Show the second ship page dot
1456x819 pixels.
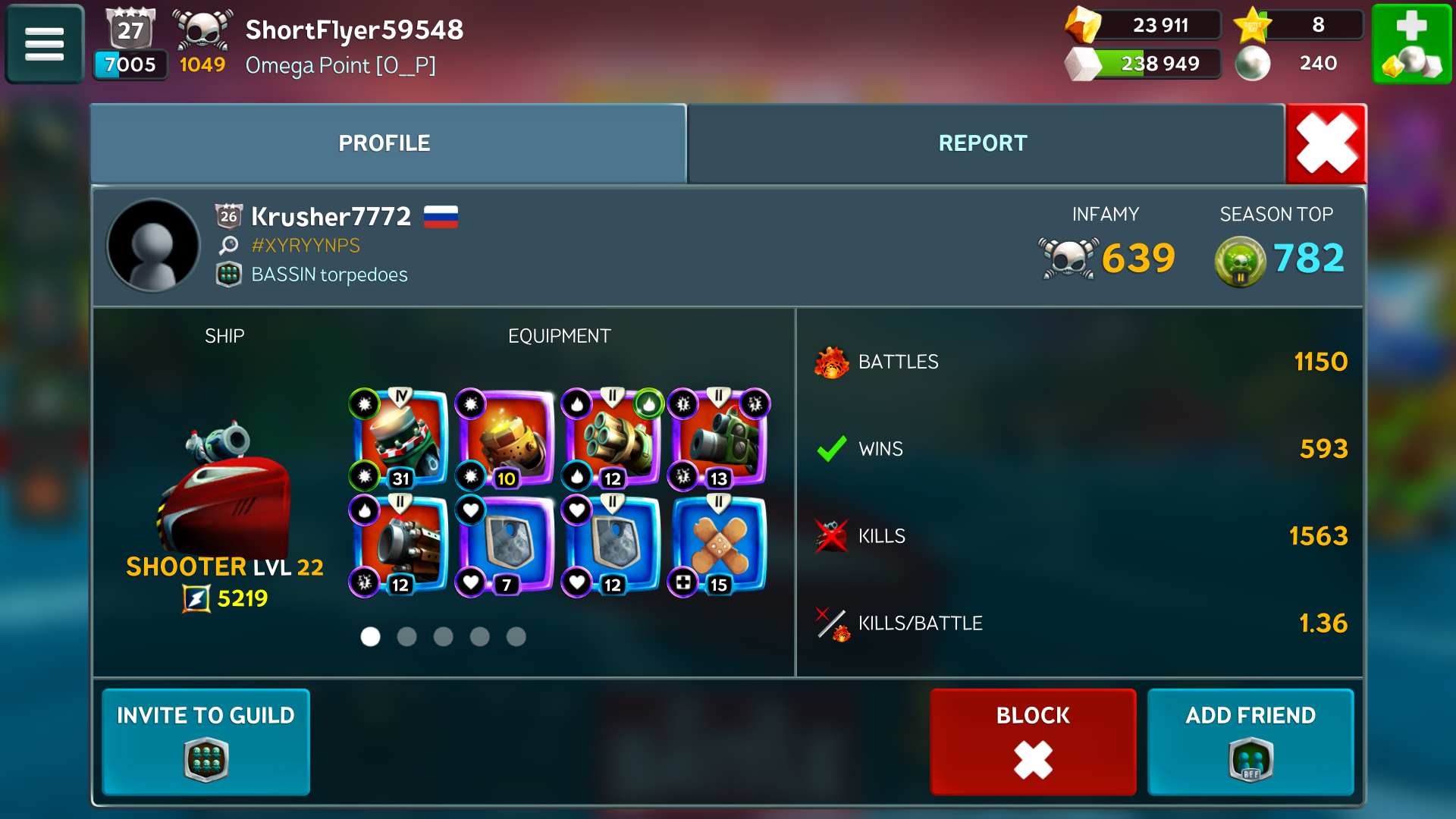tap(407, 636)
